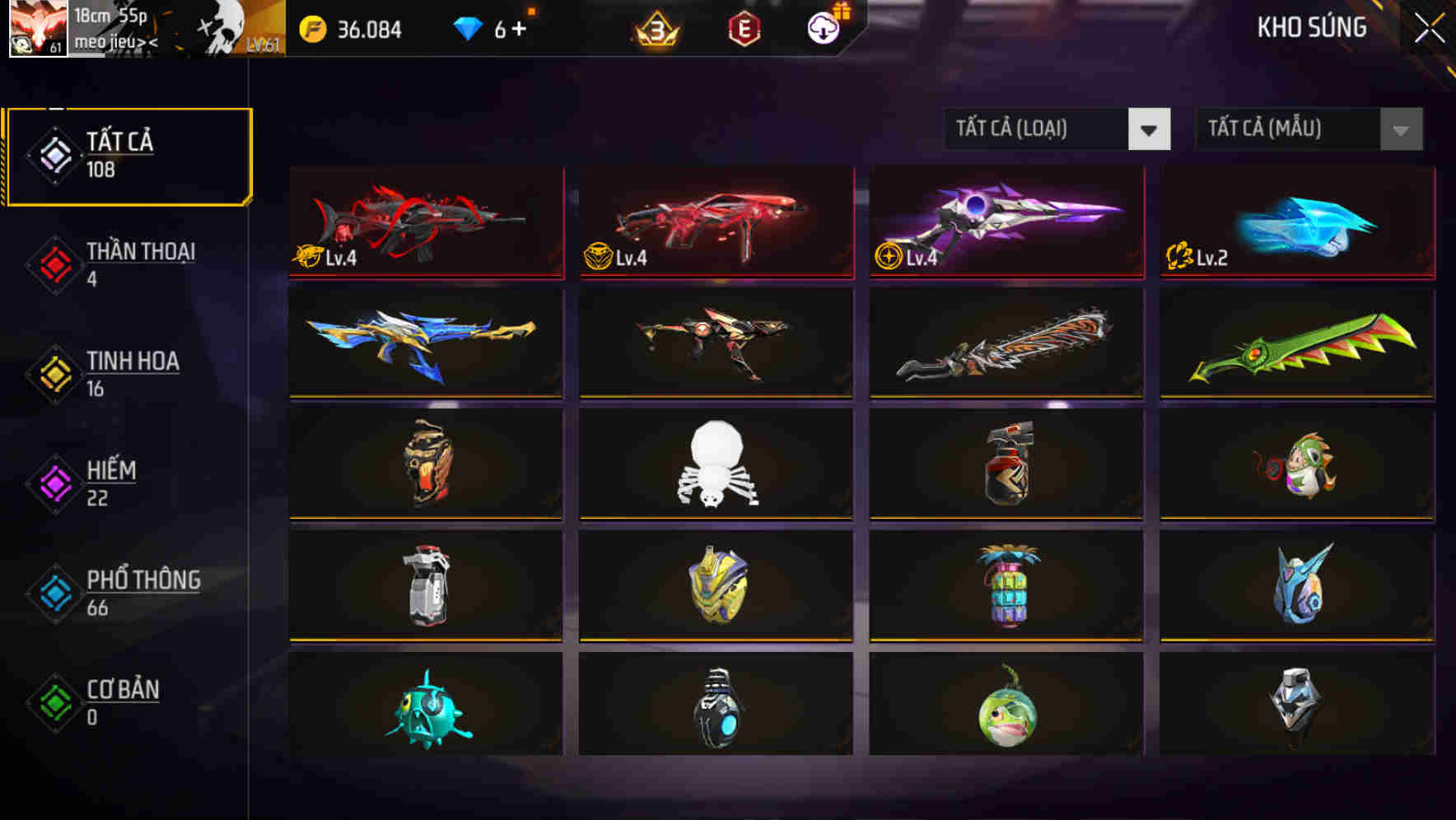
Task: Click the red THẦN THOẠI rarity diamond icon
Action: [x=54, y=263]
